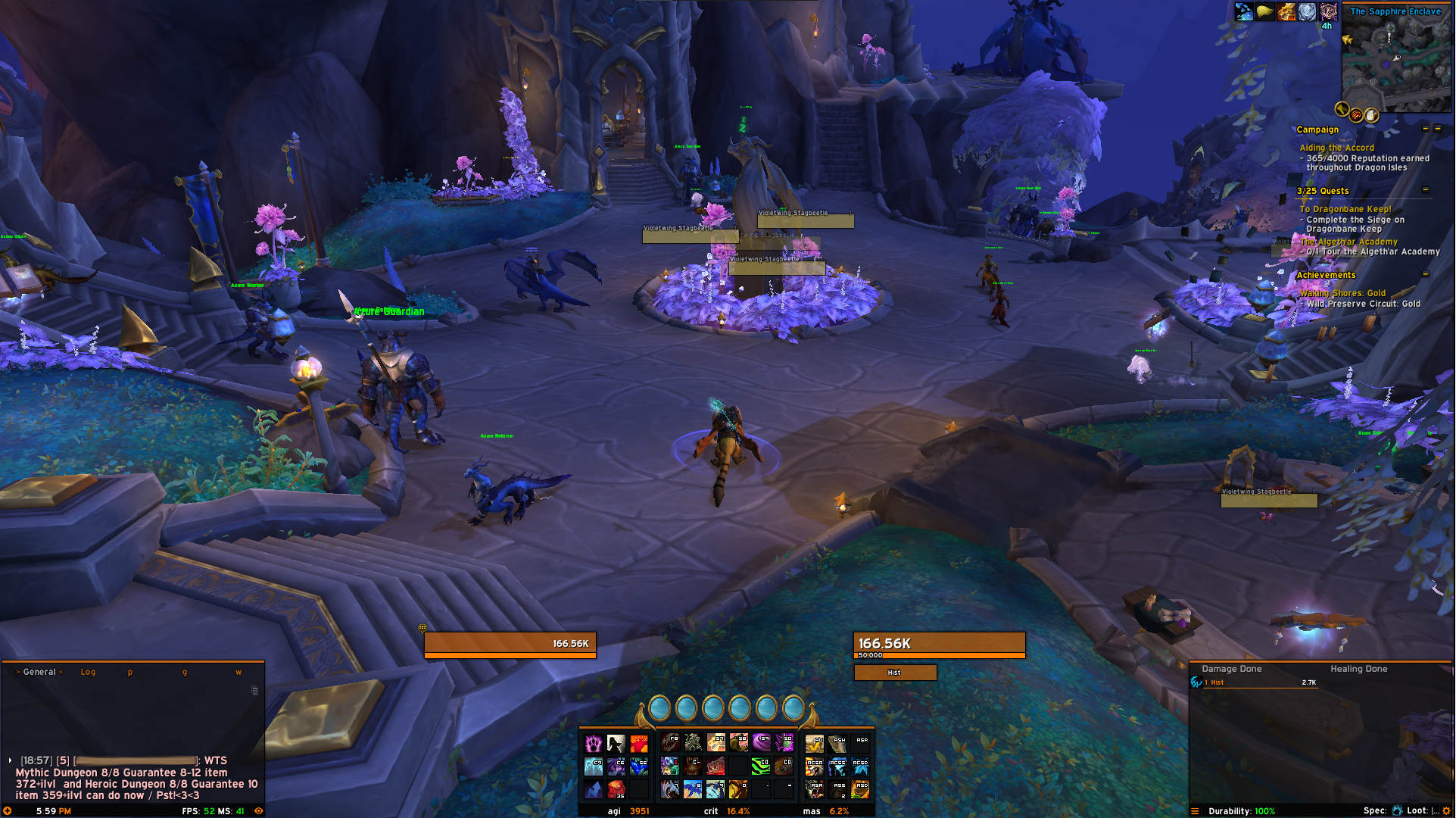Open the golden key minimap button
1456x818 pixels.
point(1342,110)
